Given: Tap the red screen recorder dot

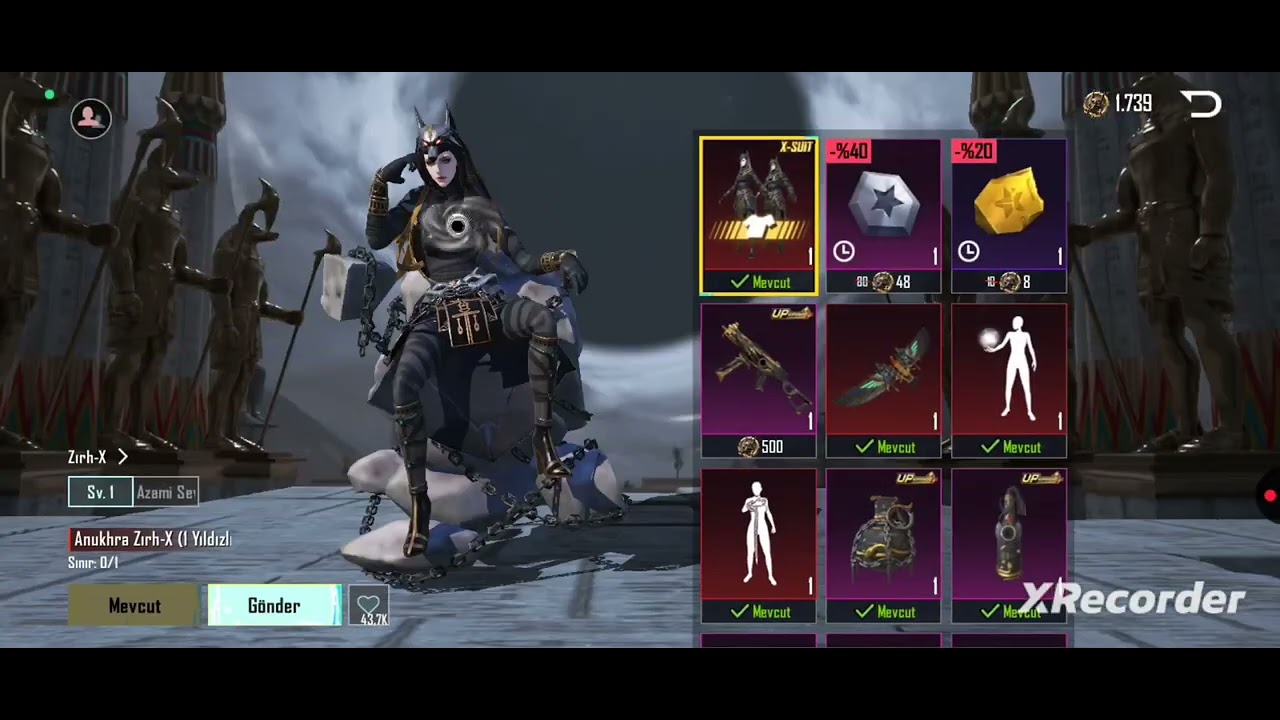Looking at the screenshot, I should coord(1270,496).
